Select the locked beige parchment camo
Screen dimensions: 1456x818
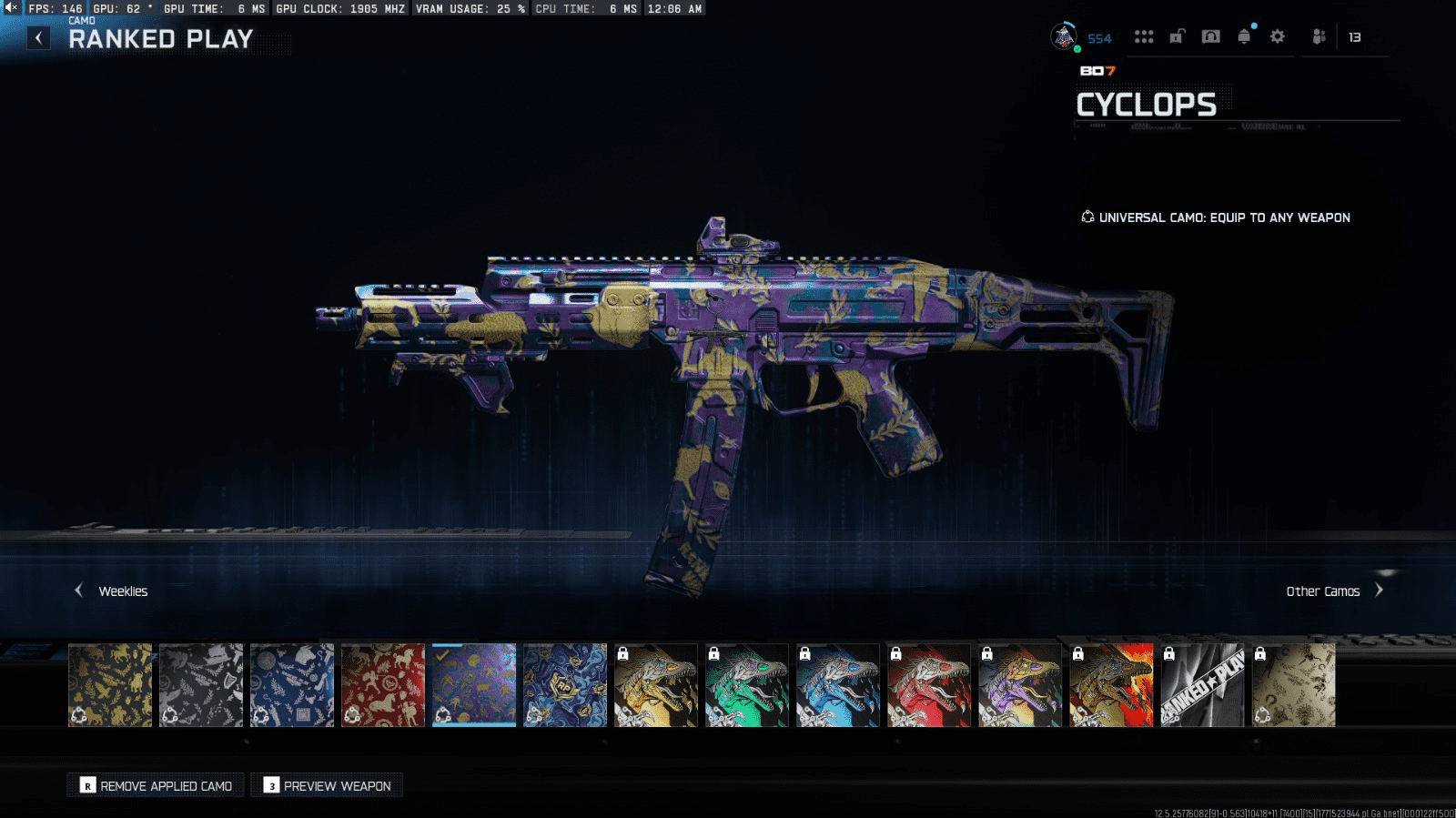(1293, 685)
